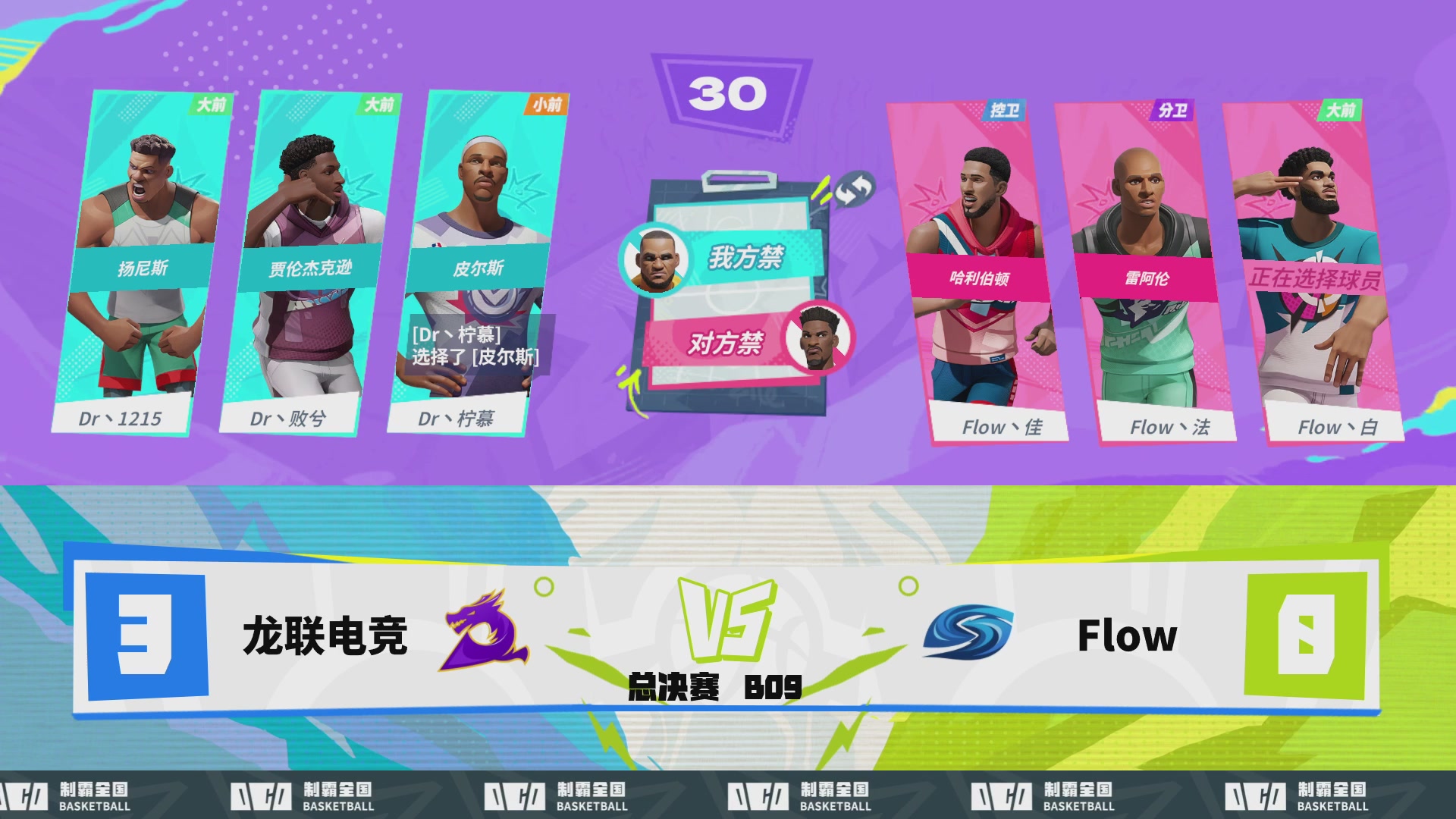
Task: Expand the 我方禁 ban panel
Action: tap(747, 256)
